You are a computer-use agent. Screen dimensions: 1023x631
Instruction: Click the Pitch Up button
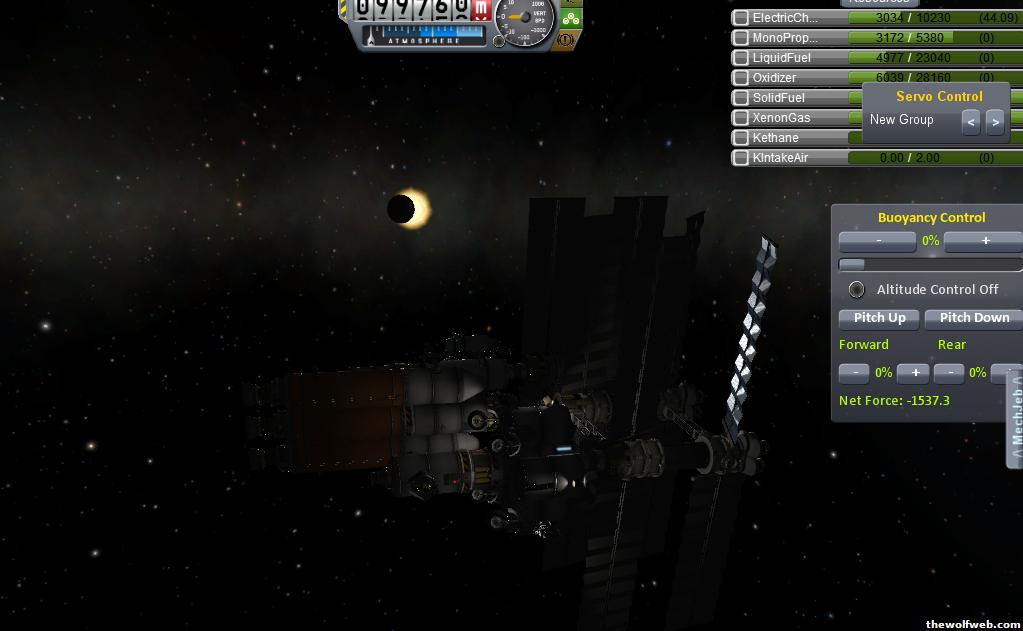(x=879, y=318)
